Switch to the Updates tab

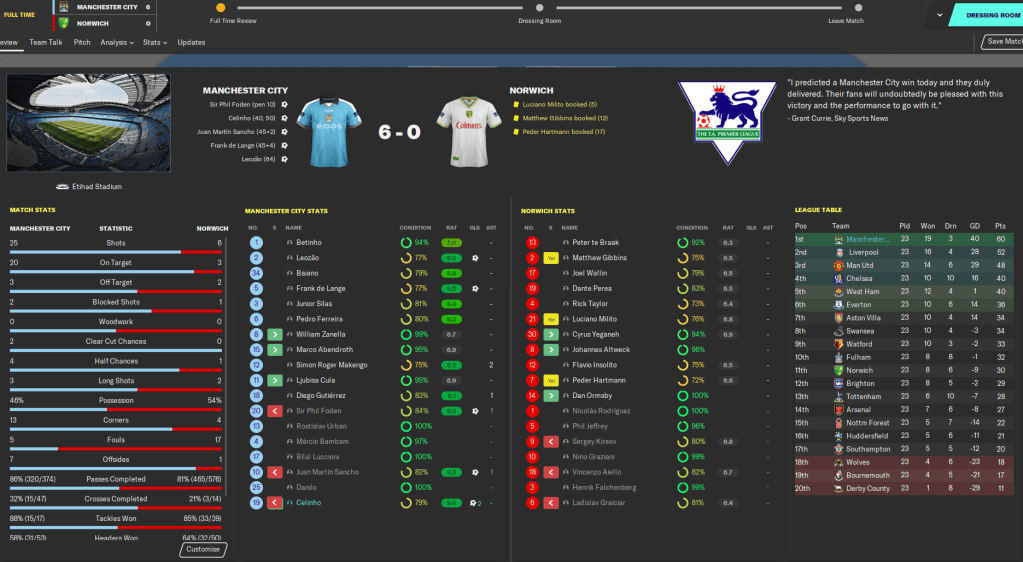[x=191, y=42]
